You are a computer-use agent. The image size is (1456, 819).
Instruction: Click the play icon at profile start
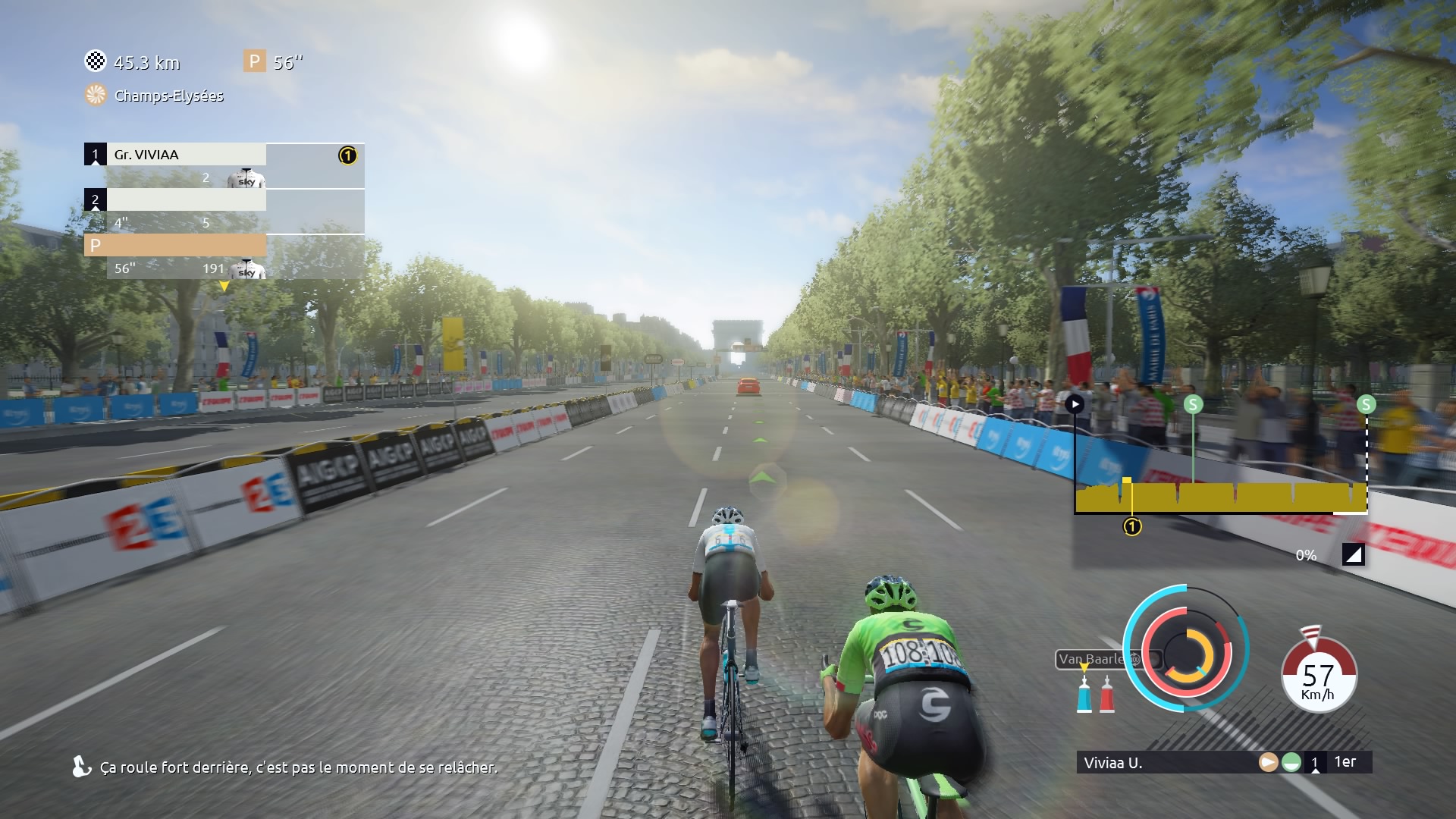[1075, 404]
